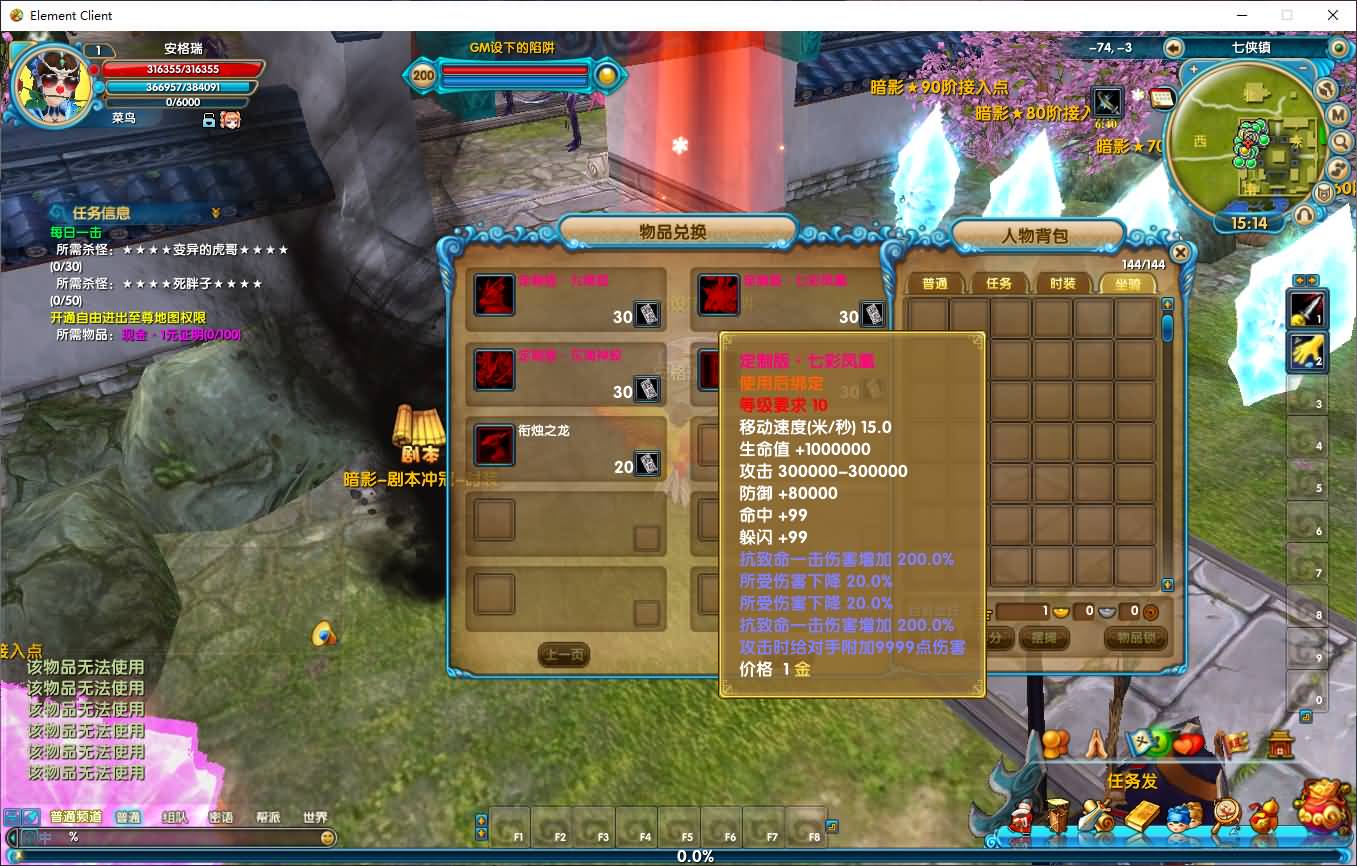This screenshot has width=1357, height=866.
Task: Select the praying hands icon on the bottom bar
Action: pos(1096,744)
